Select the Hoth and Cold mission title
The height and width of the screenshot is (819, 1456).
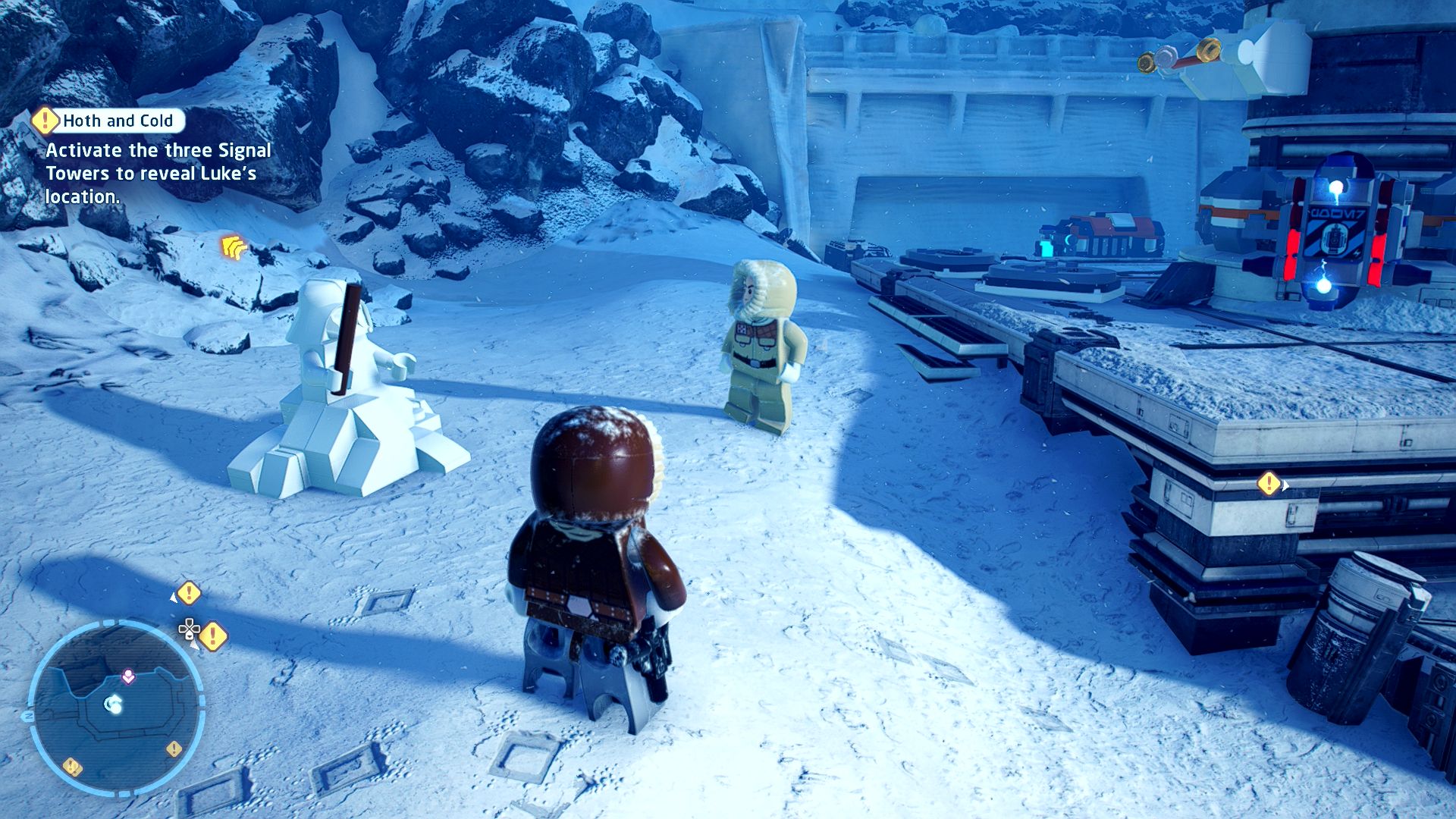(x=118, y=121)
